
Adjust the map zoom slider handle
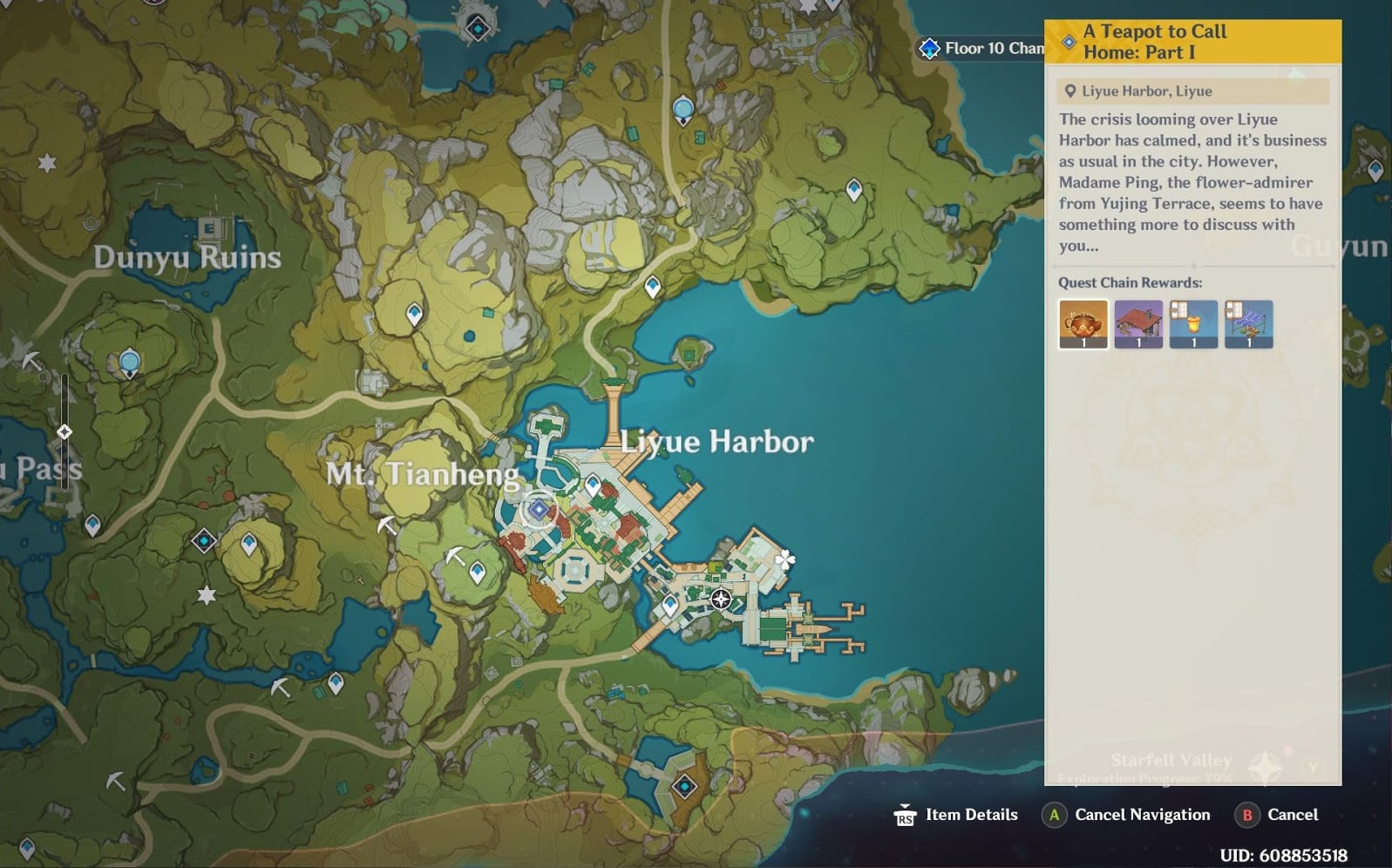click(65, 431)
